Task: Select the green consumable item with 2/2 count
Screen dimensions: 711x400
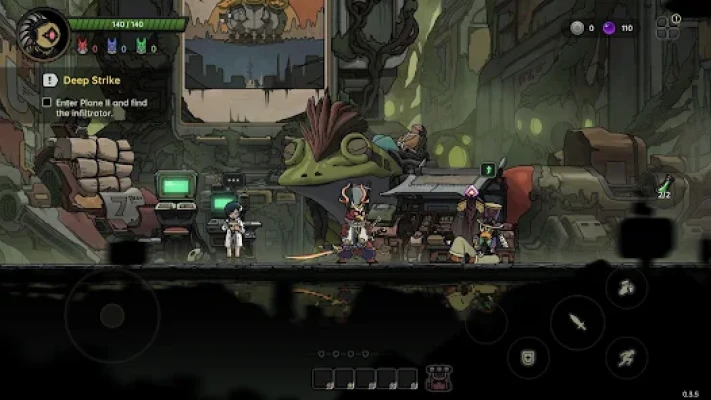Action: pos(663,185)
